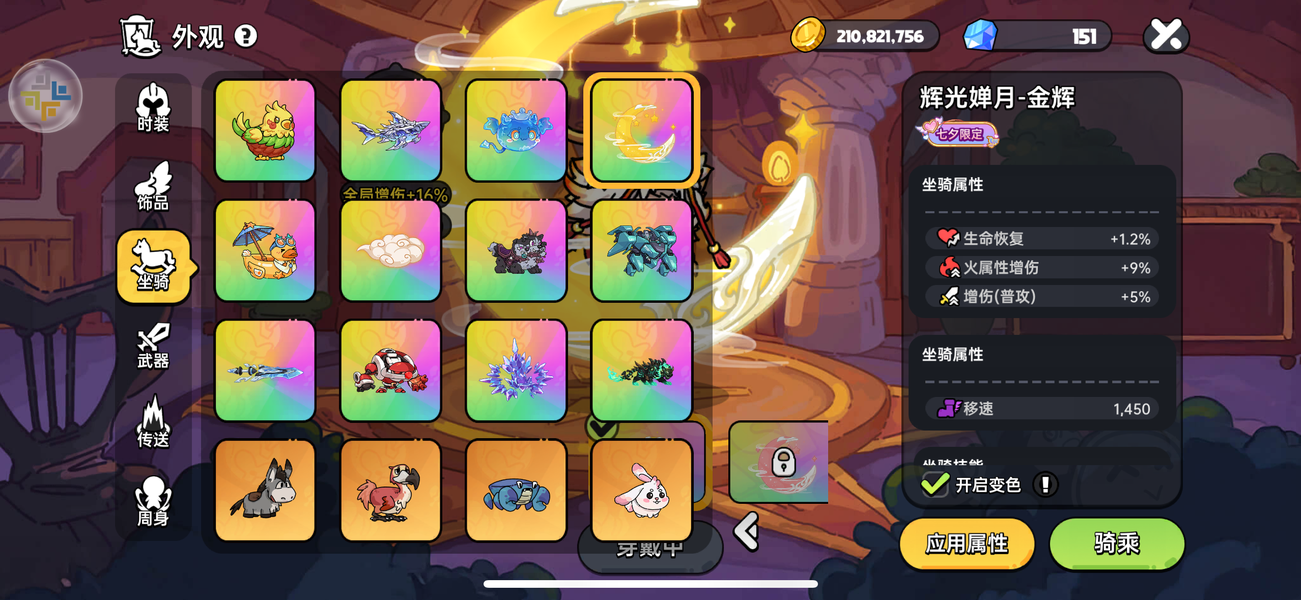
Task: Select the green parrot mount
Action: [265, 131]
